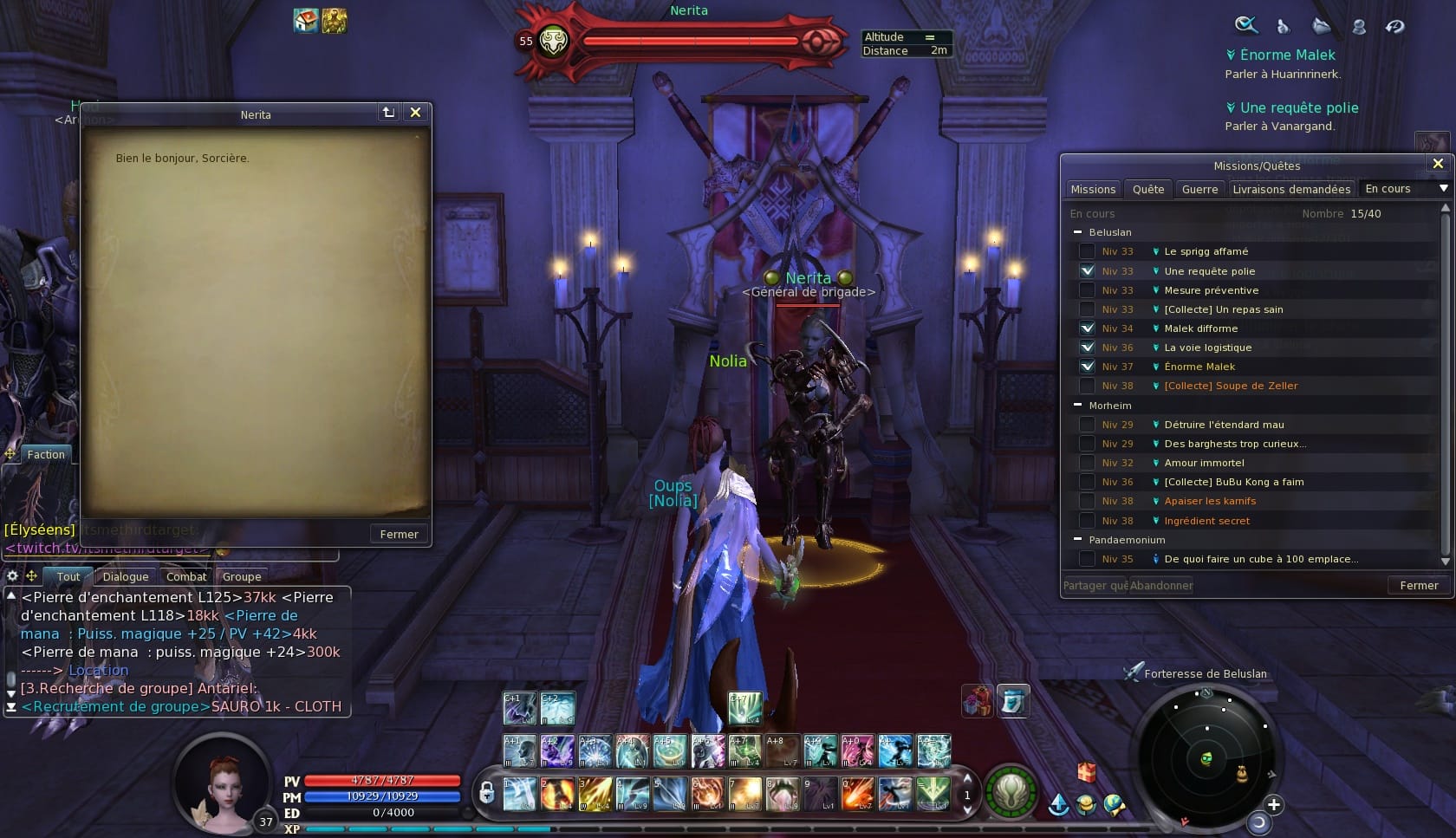Collapse the Belusian quest group
The height and width of the screenshot is (838, 1456).
point(1078,232)
